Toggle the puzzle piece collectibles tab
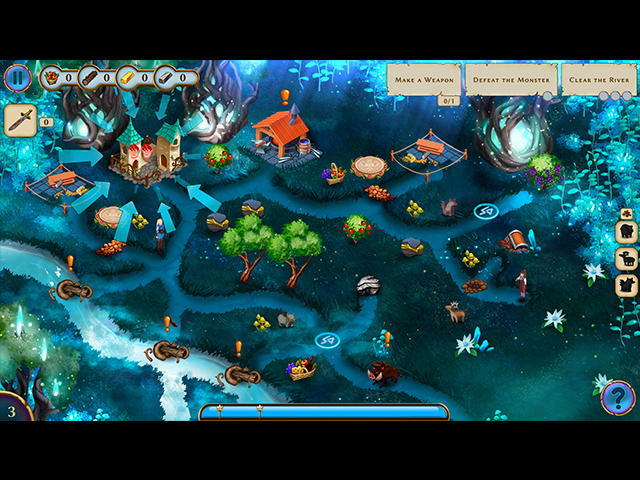Image resolution: width=640 pixels, height=480 pixels. point(625,213)
